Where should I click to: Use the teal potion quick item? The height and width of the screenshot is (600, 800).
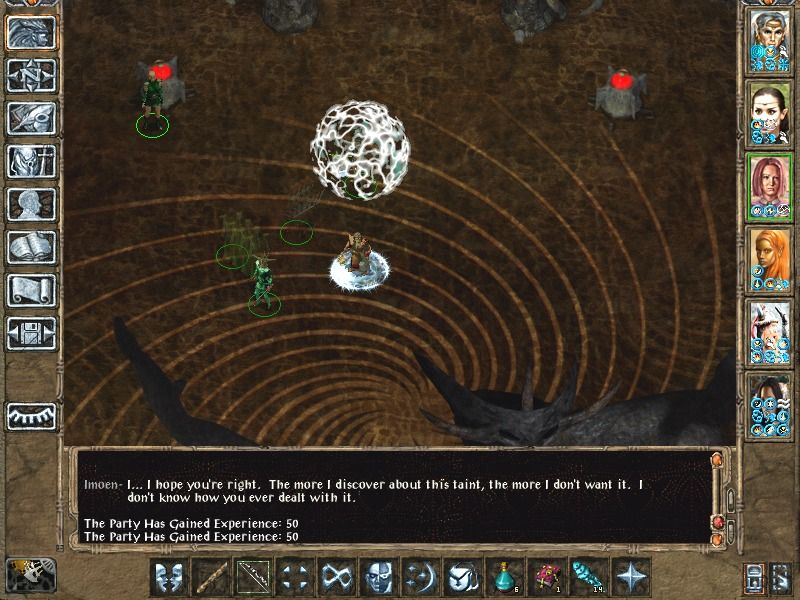pyautogui.click(x=504, y=577)
